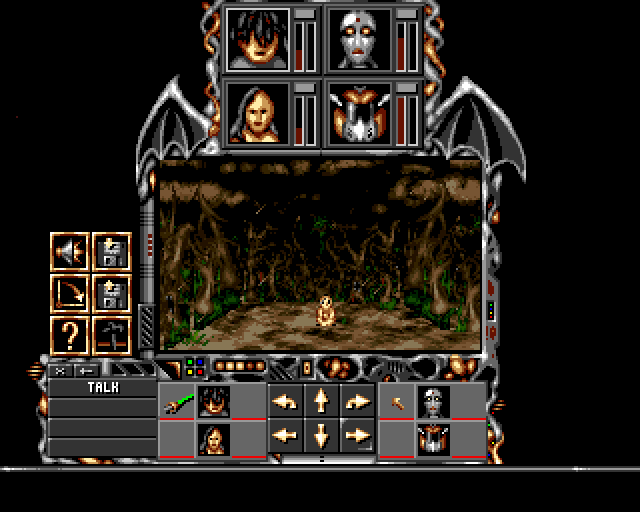This screenshot has height=512, width=640.
Task: Sidestep left with the straight left arrow
Action: [x=285, y=436]
